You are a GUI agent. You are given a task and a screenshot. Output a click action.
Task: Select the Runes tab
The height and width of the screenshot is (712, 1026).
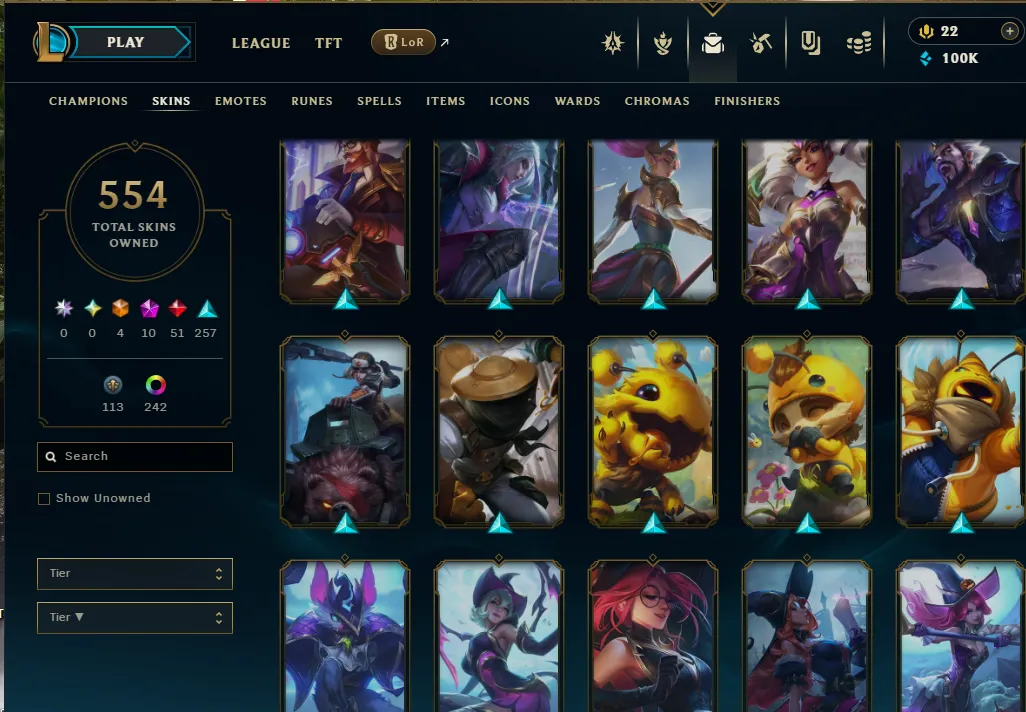click(x=312, y=101)
